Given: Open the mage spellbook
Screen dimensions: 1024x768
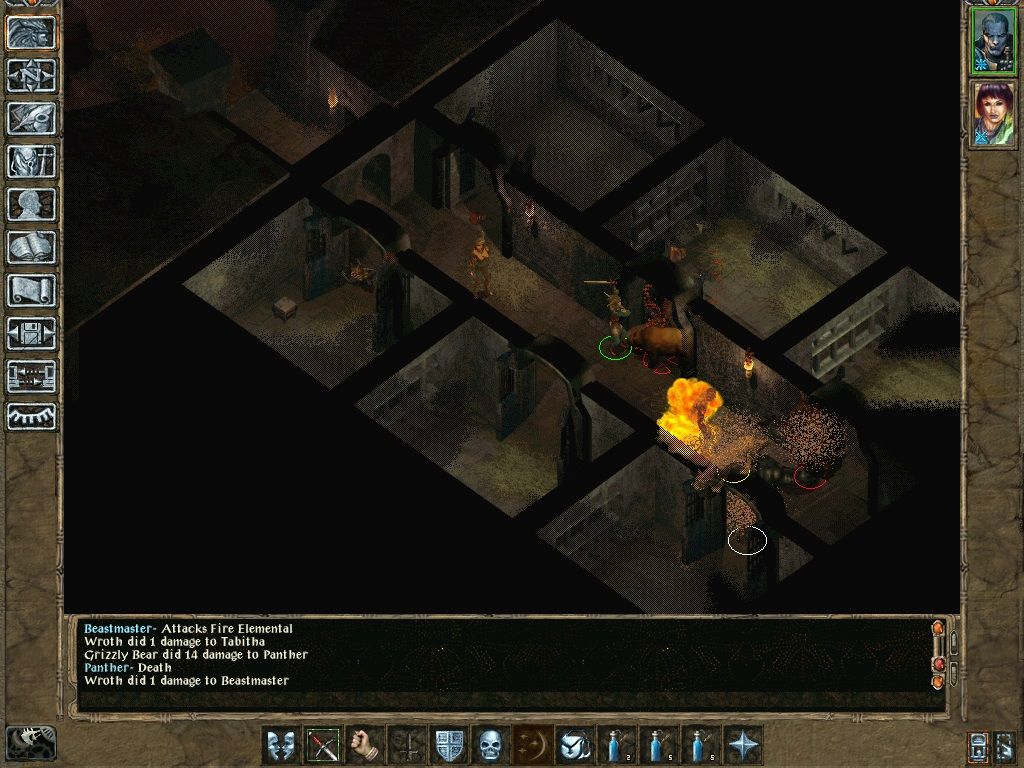Looking at the screenshot, I should tap(32, 247).
